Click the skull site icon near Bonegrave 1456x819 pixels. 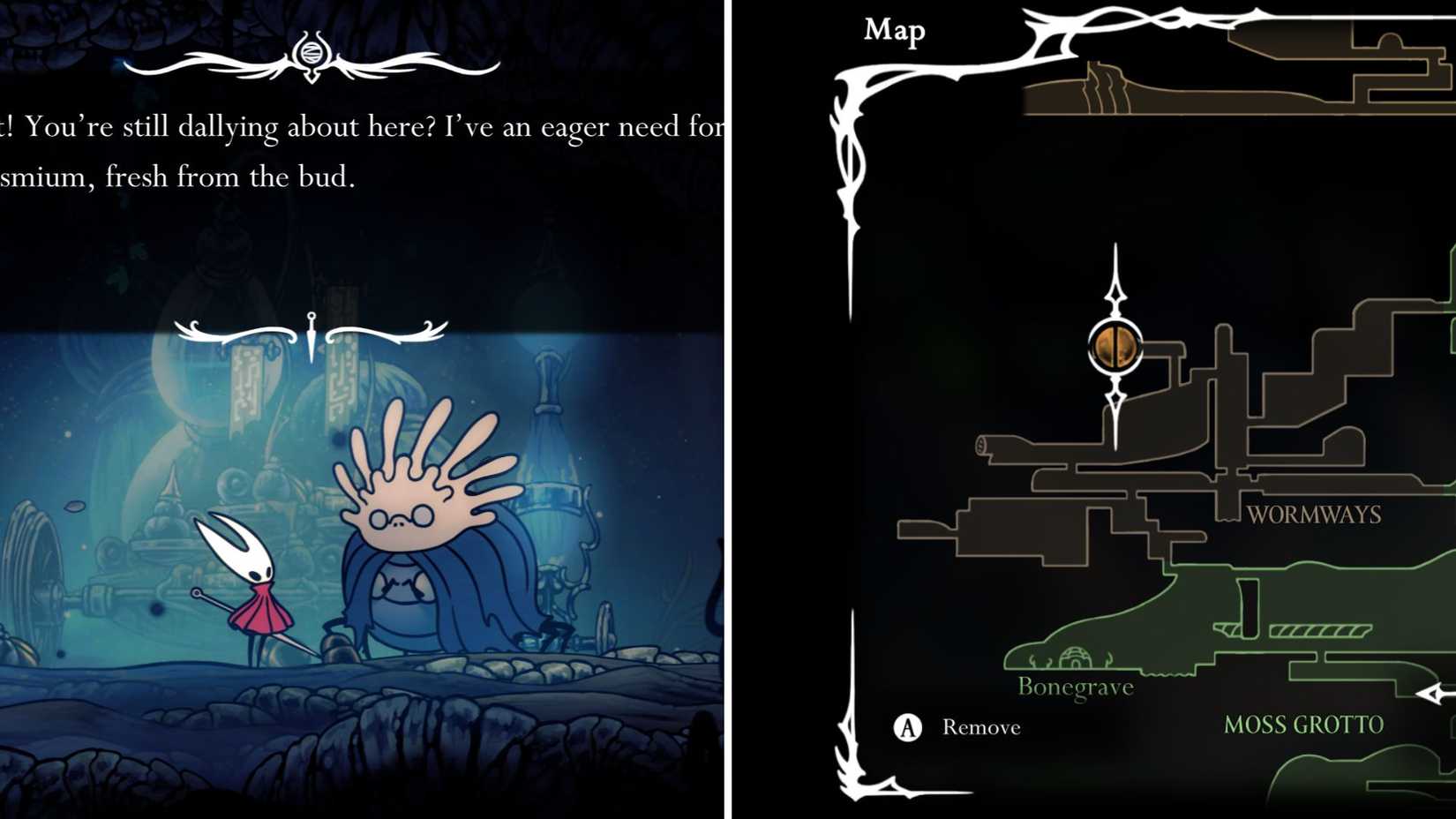coord(1077,656)
